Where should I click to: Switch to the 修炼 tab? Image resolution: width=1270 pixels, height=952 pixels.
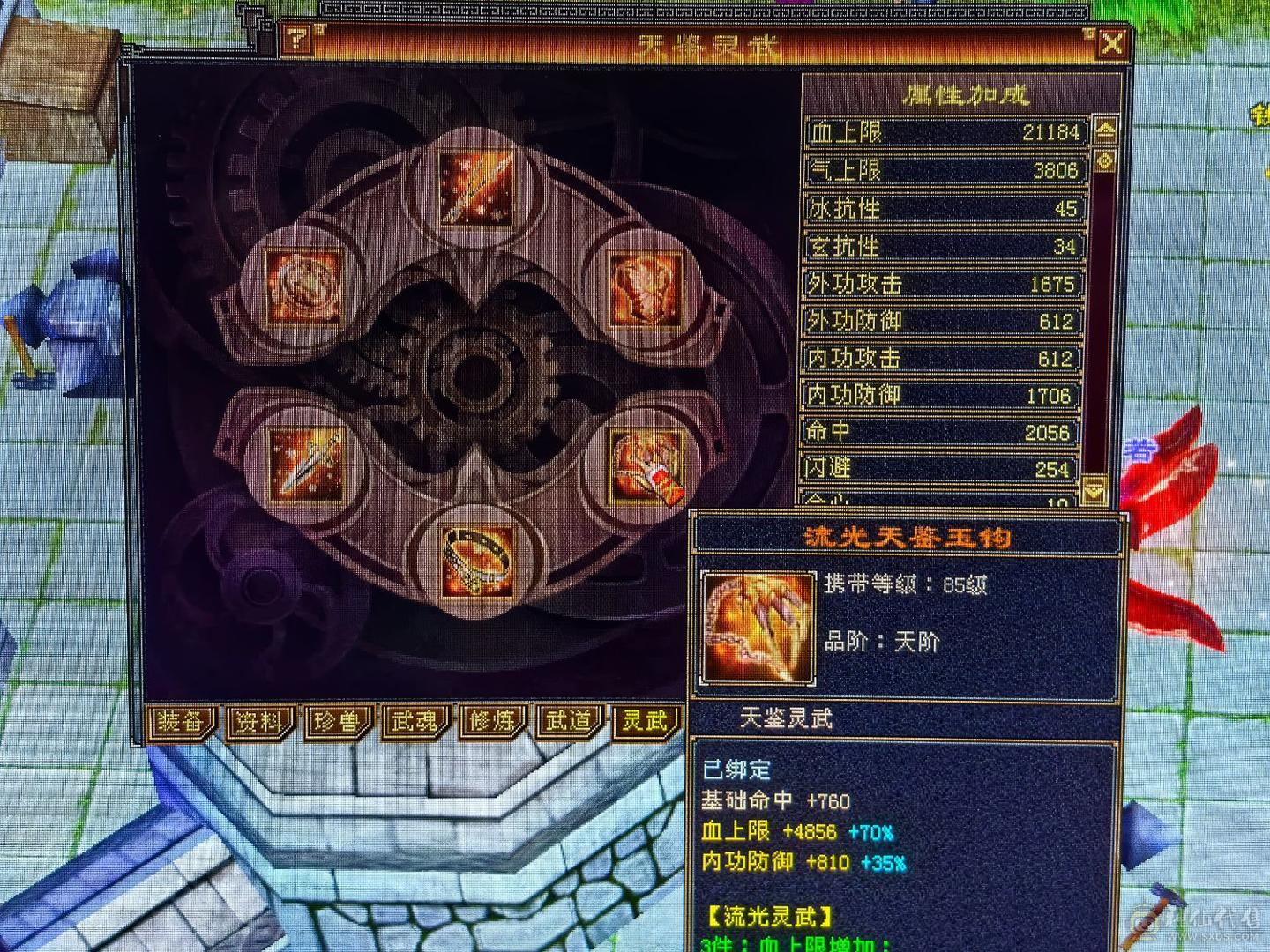494,721
